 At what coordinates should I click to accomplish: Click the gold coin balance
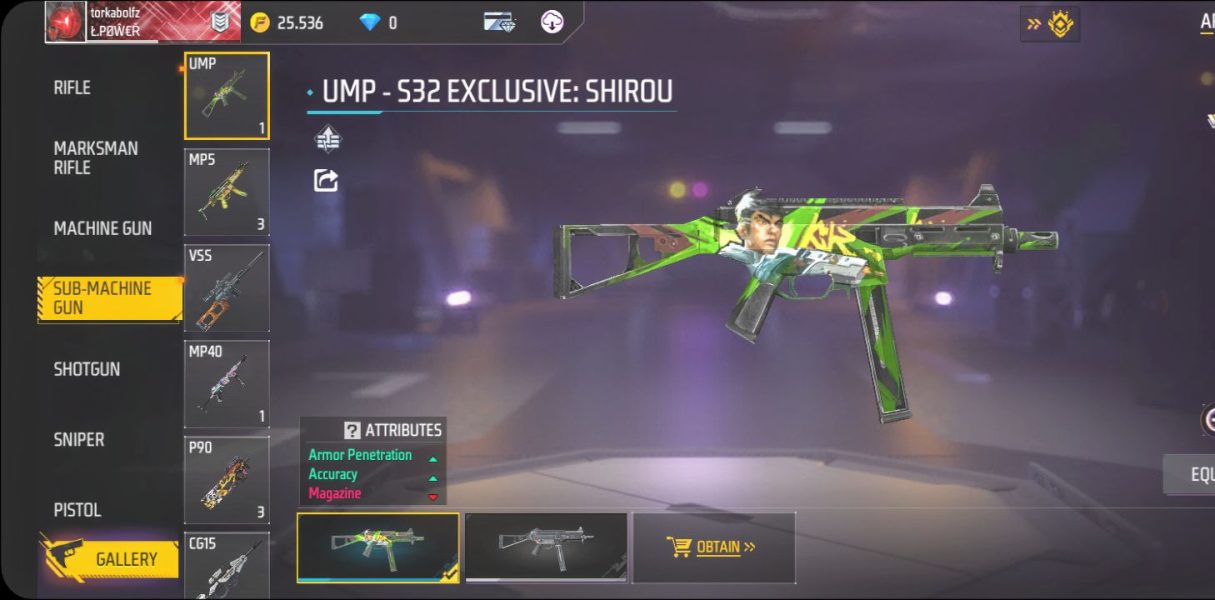click(288, 22)
